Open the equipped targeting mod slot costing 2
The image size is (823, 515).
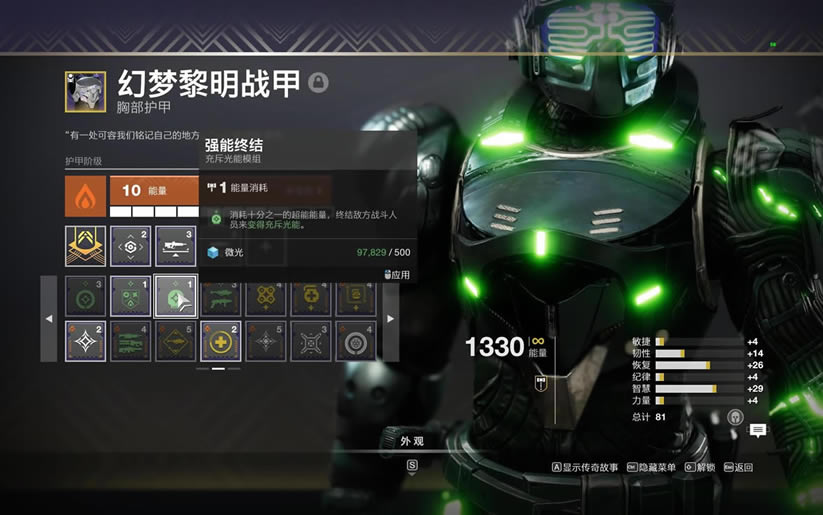tap(130, 246)
